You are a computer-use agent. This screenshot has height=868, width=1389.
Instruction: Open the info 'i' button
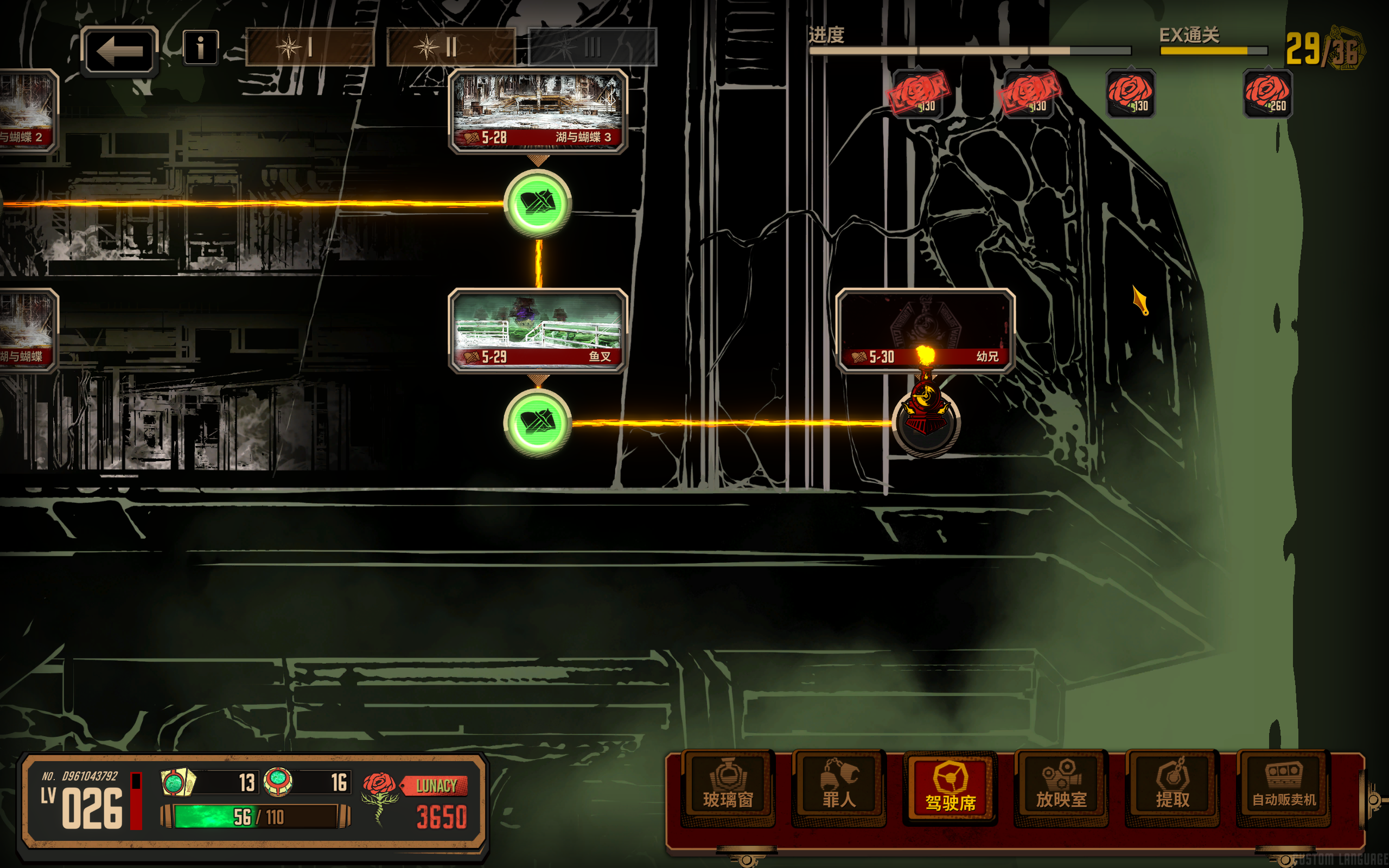pos(200,48)
